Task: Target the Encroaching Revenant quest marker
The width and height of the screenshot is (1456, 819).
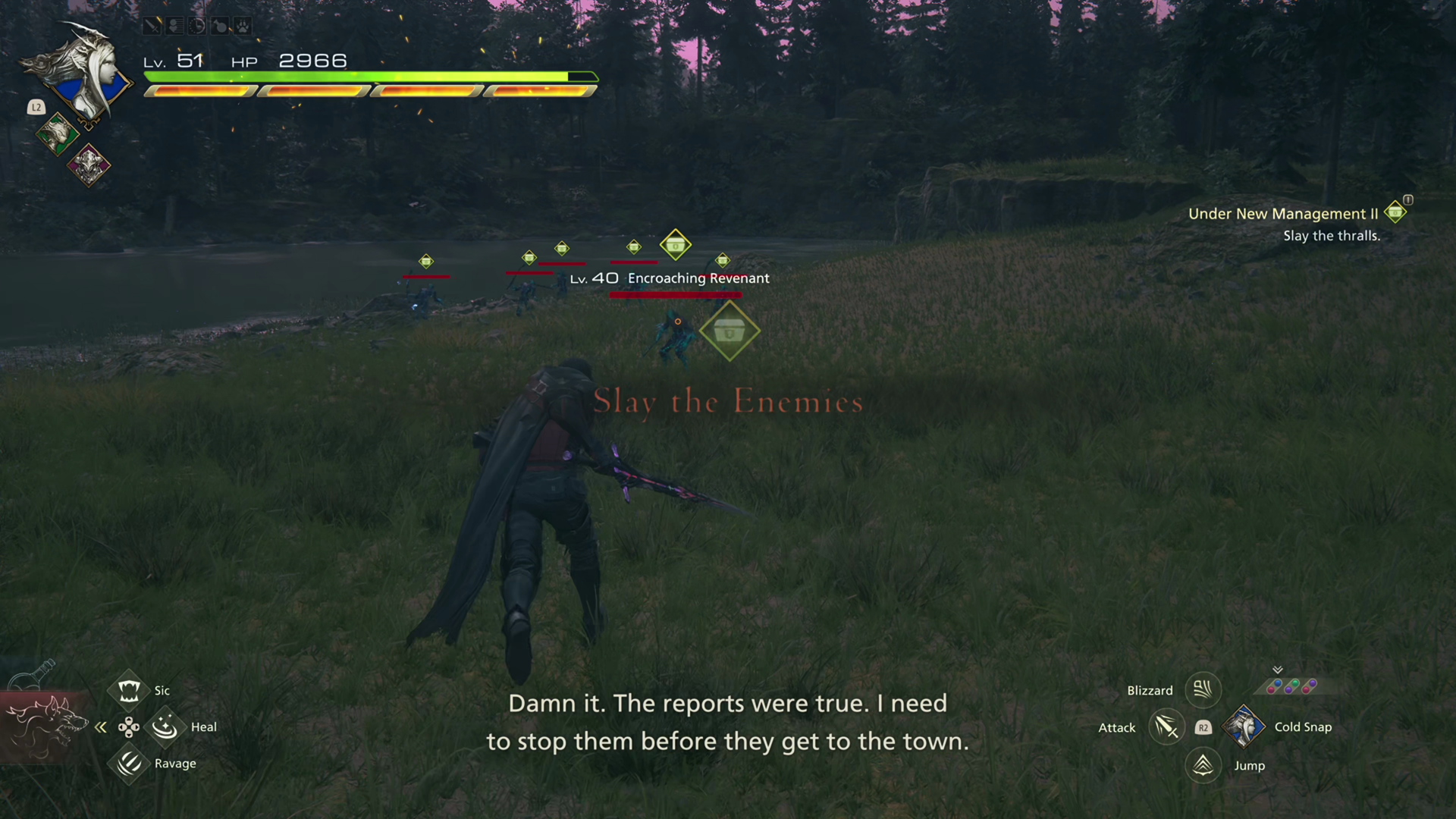Action: pos(729,331)
